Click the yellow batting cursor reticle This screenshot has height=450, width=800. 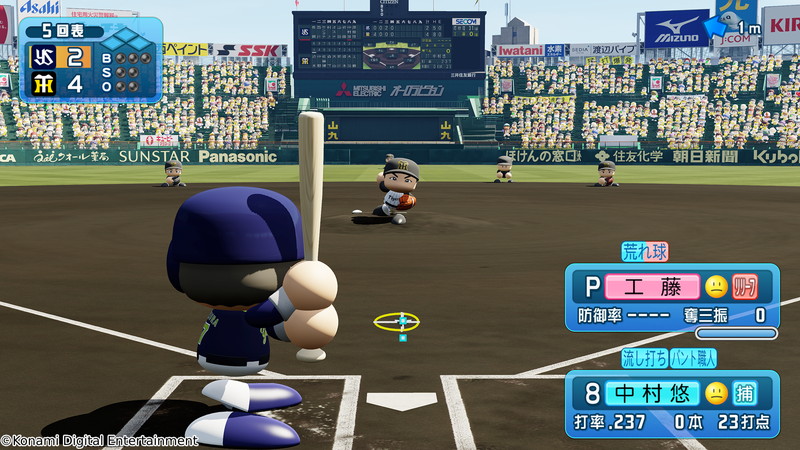(x=397, y=321)
